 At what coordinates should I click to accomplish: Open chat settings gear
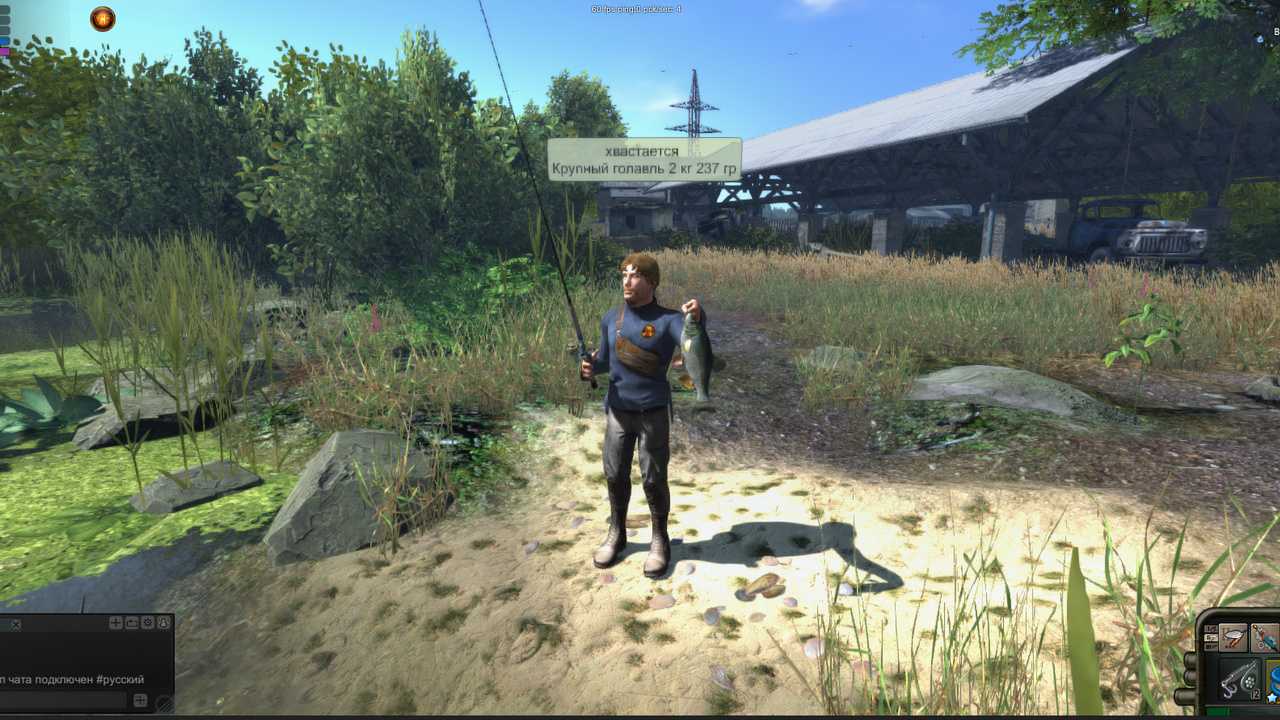(148, 623)
